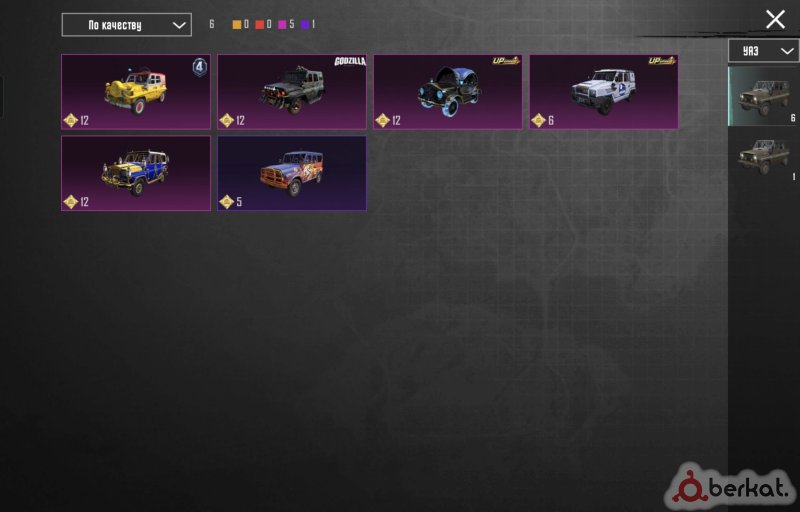800x512 pixels.
Task: Pick the blue and yellow UAZ skin
Action: [136, 173]
